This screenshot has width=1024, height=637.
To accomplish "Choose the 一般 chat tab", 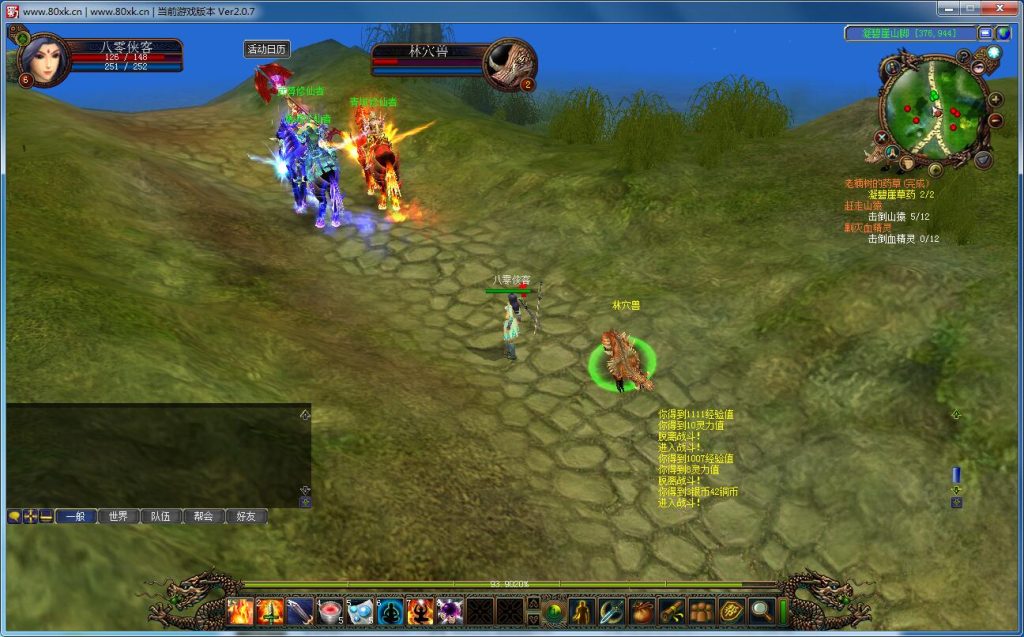I will click(x=76, y=517).
